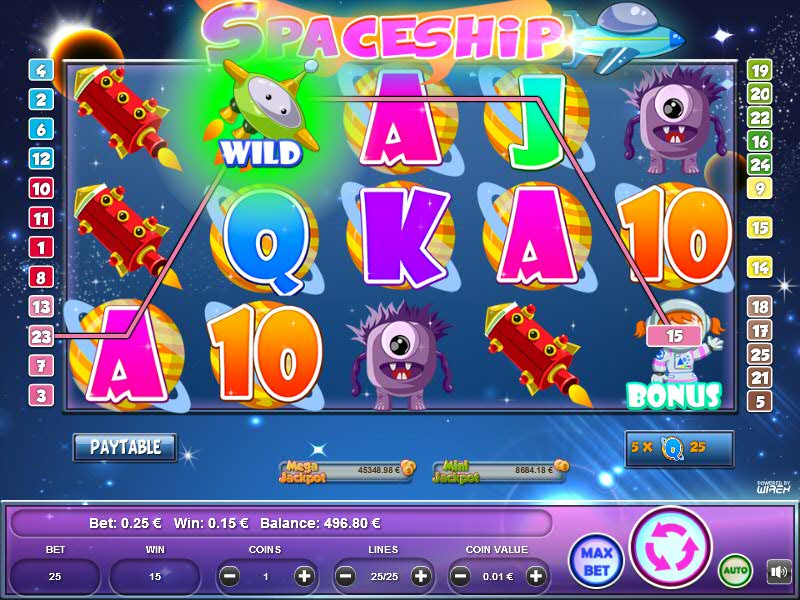This screenshot has width=800, height=600.
Task: Select payline number 12 marker
Action: pos(41,158)
